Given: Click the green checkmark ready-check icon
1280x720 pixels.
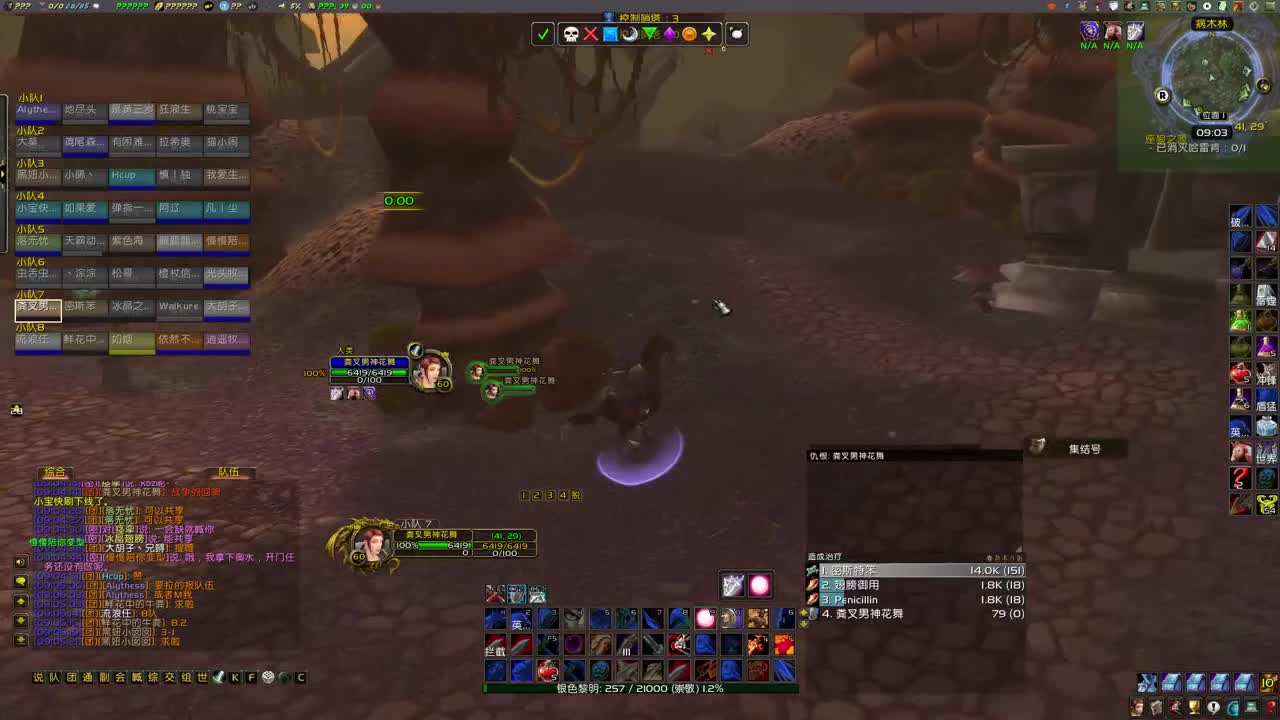Looking at the screenshot, I should 543,34.
